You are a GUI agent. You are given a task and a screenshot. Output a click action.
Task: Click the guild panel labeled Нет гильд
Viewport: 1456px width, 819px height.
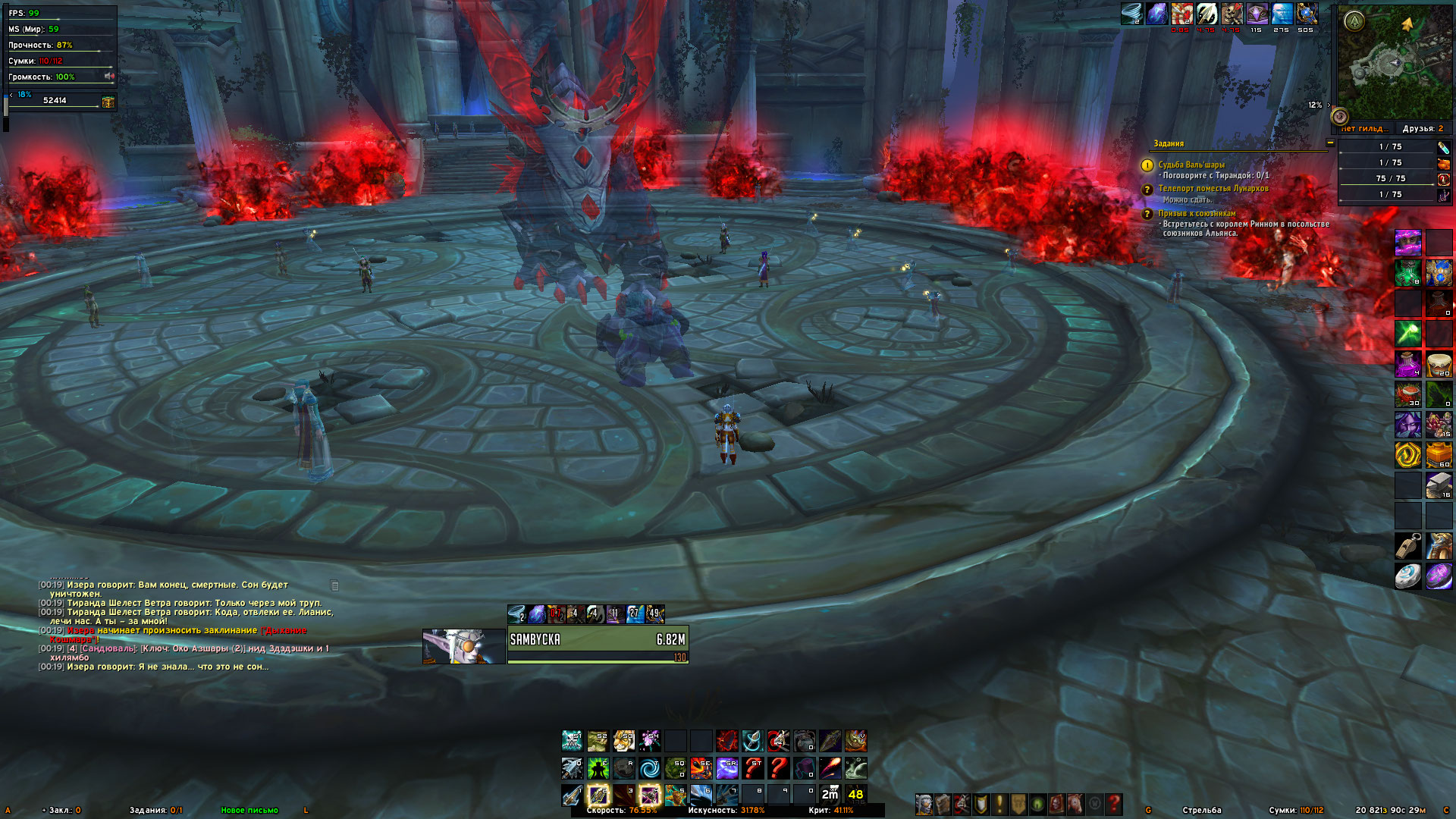pyautogui.click(x=1365, y=129)
